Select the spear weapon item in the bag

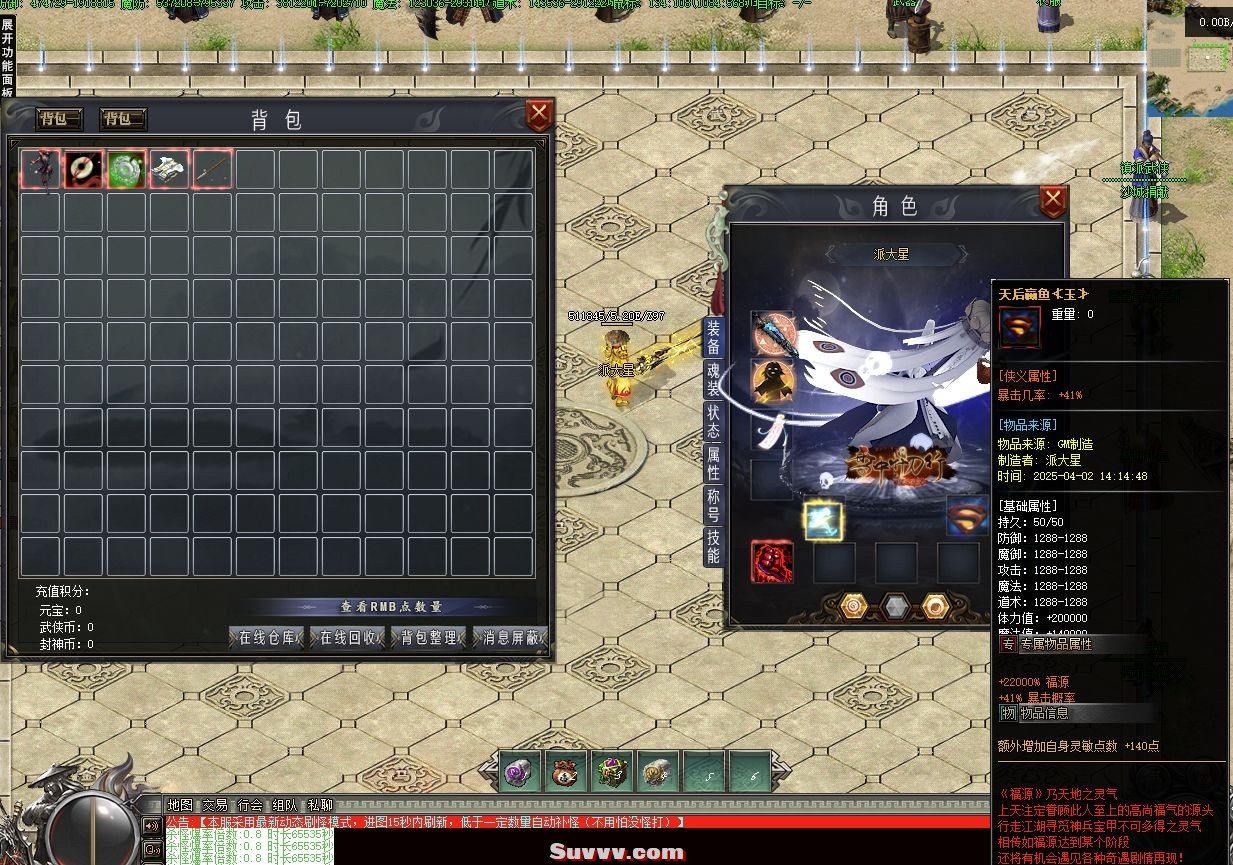tap(213, 169)
